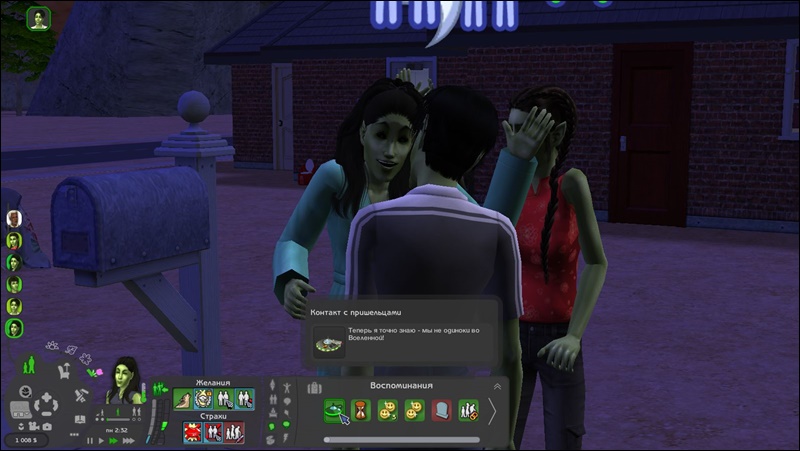The image size is (800, 451).
Task: Switch to Live mode with green sims icon
Action: click(x=29, y=365)
